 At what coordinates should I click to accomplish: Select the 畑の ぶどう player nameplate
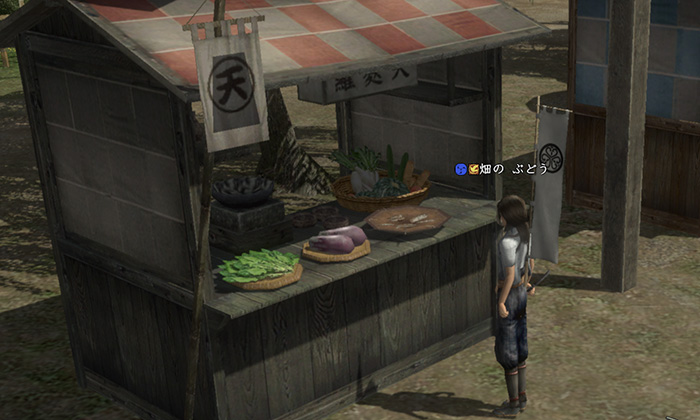click(x=509, y=169)
